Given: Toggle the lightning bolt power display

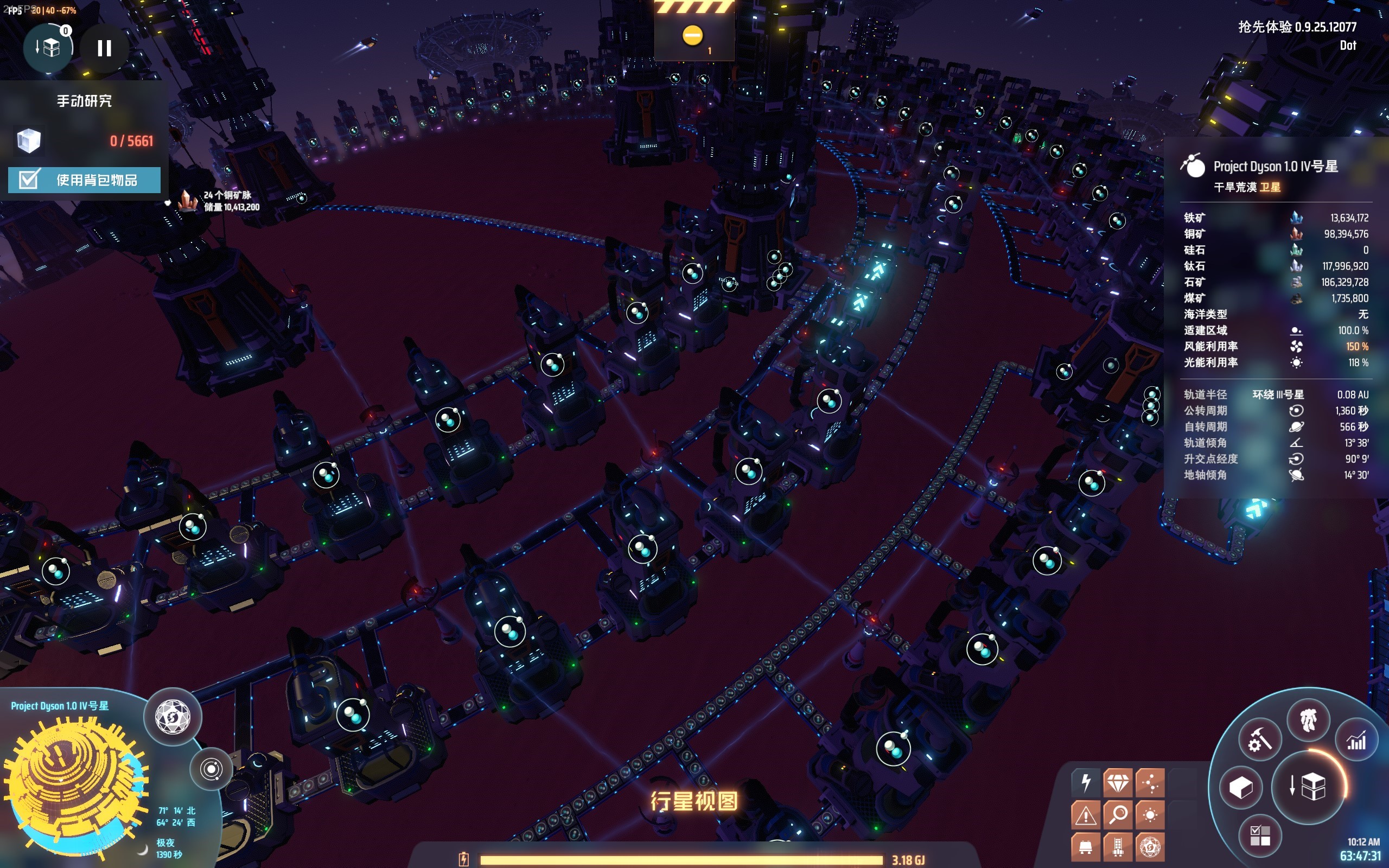Looking at the screenshot, I should tap(1085, 782).
